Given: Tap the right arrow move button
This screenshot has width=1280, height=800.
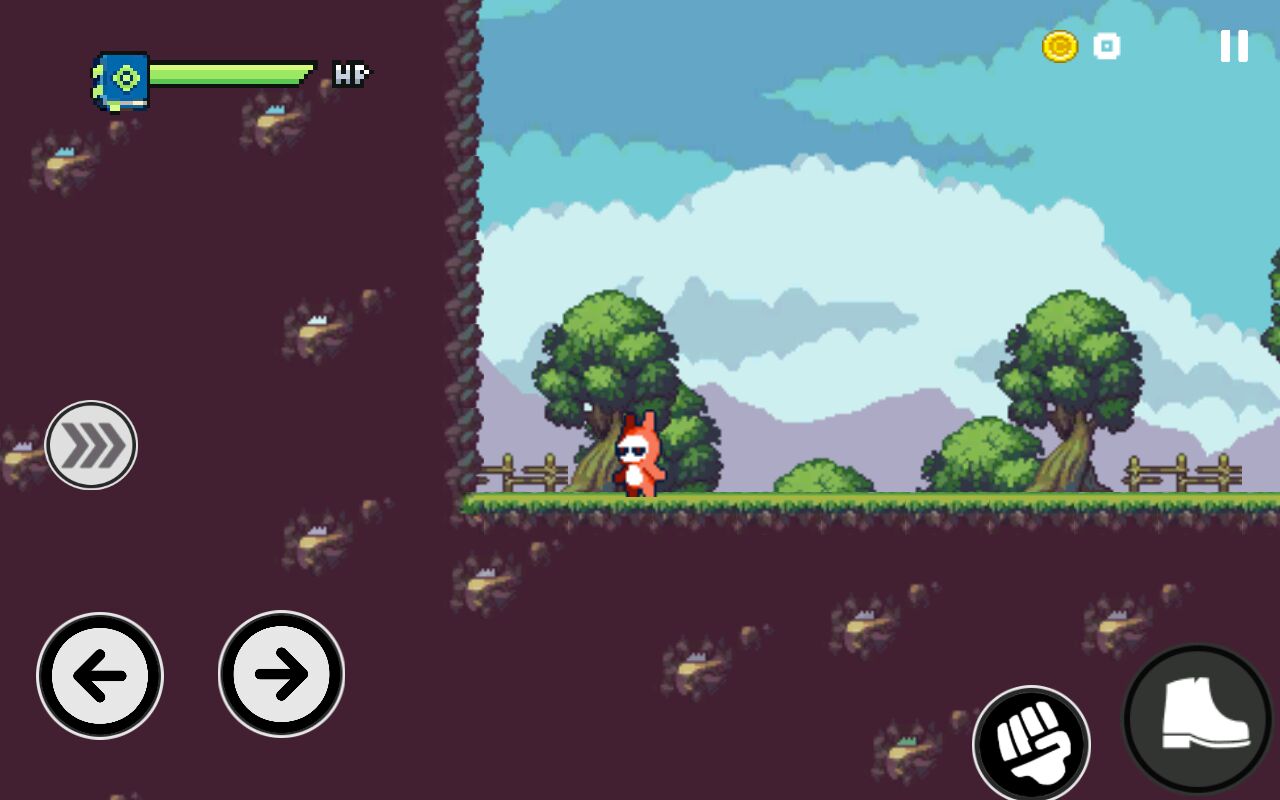Looking at the screenshot, I should pyautogui.click(x=281, y=675).
